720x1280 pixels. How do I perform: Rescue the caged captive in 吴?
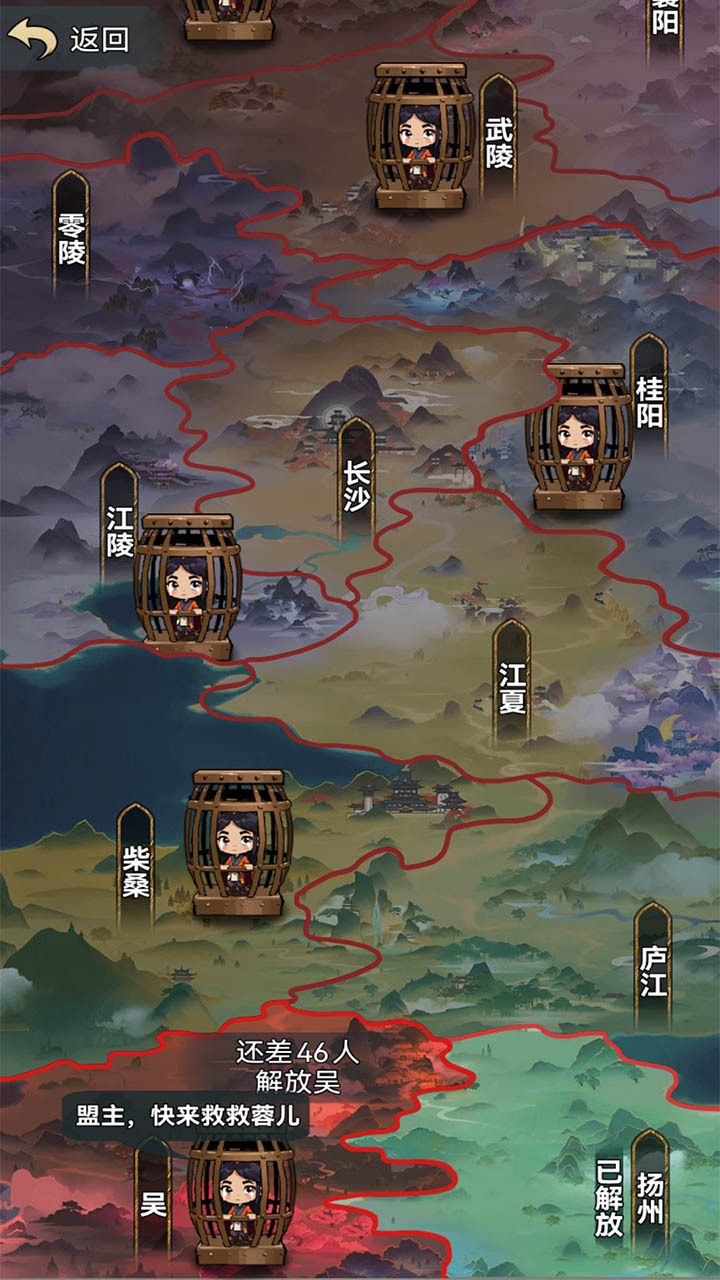point(241,1200)
